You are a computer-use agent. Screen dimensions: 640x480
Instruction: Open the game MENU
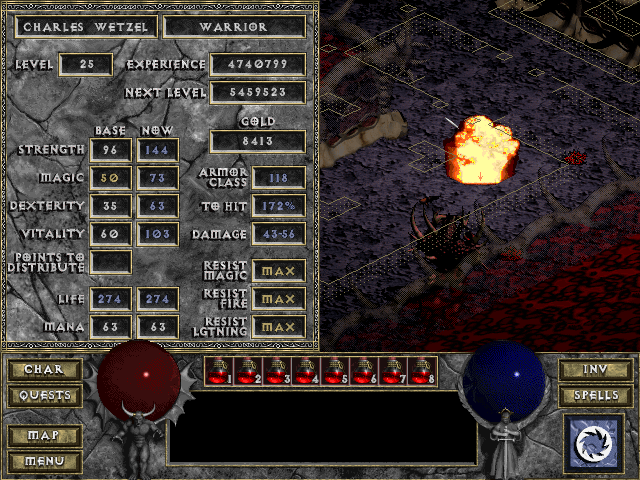[x=45, y=461]
